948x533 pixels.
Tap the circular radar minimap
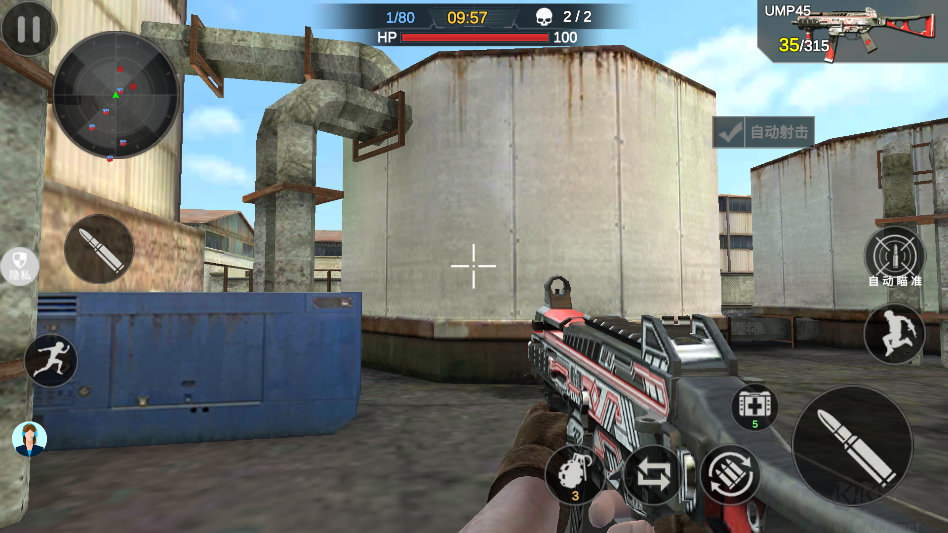pyautogui.click(x=115, y=95)
